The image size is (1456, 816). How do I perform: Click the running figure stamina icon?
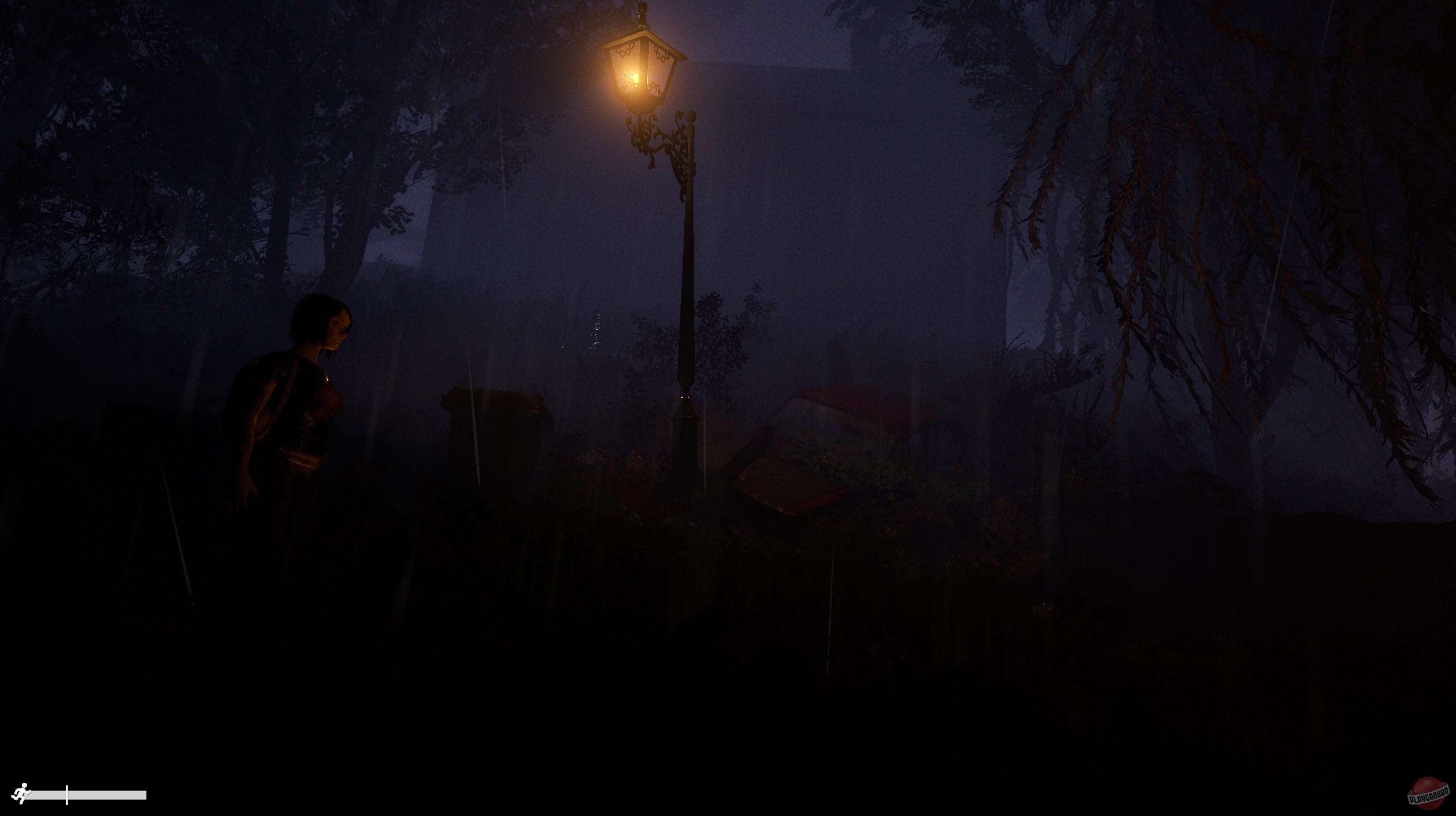(x=23, y=793)
